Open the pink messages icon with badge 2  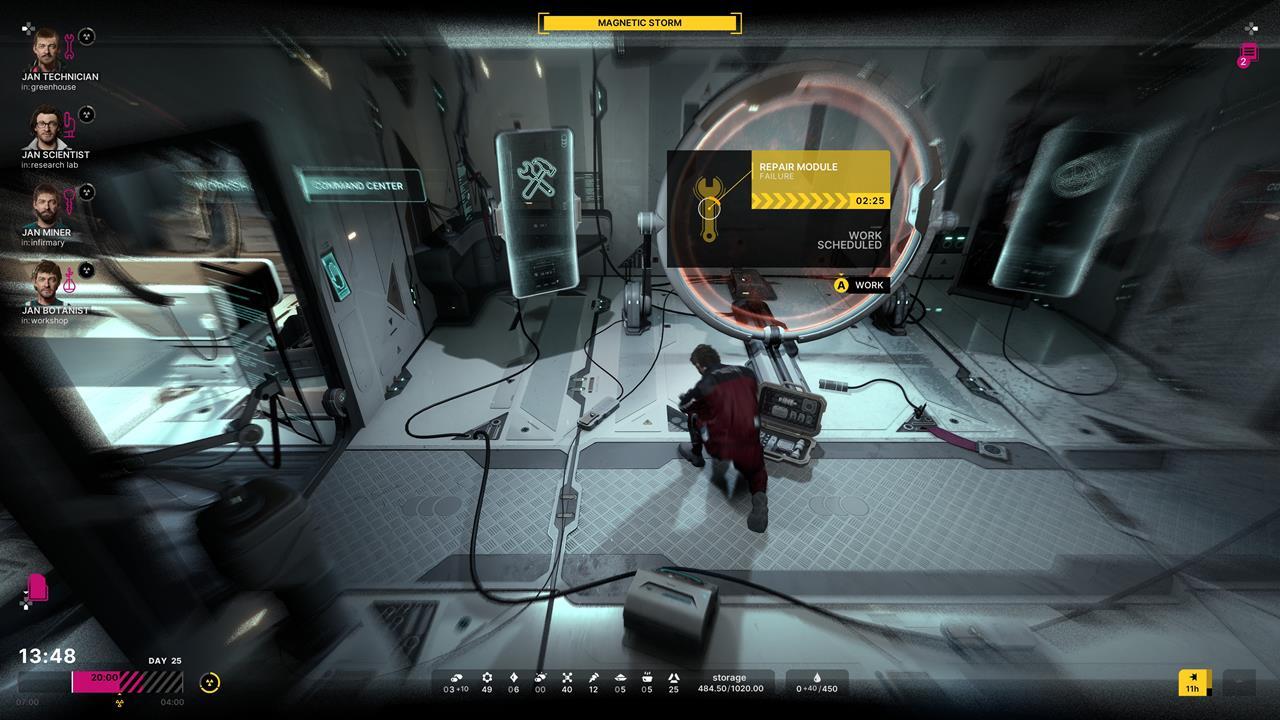click(1248, 54)
